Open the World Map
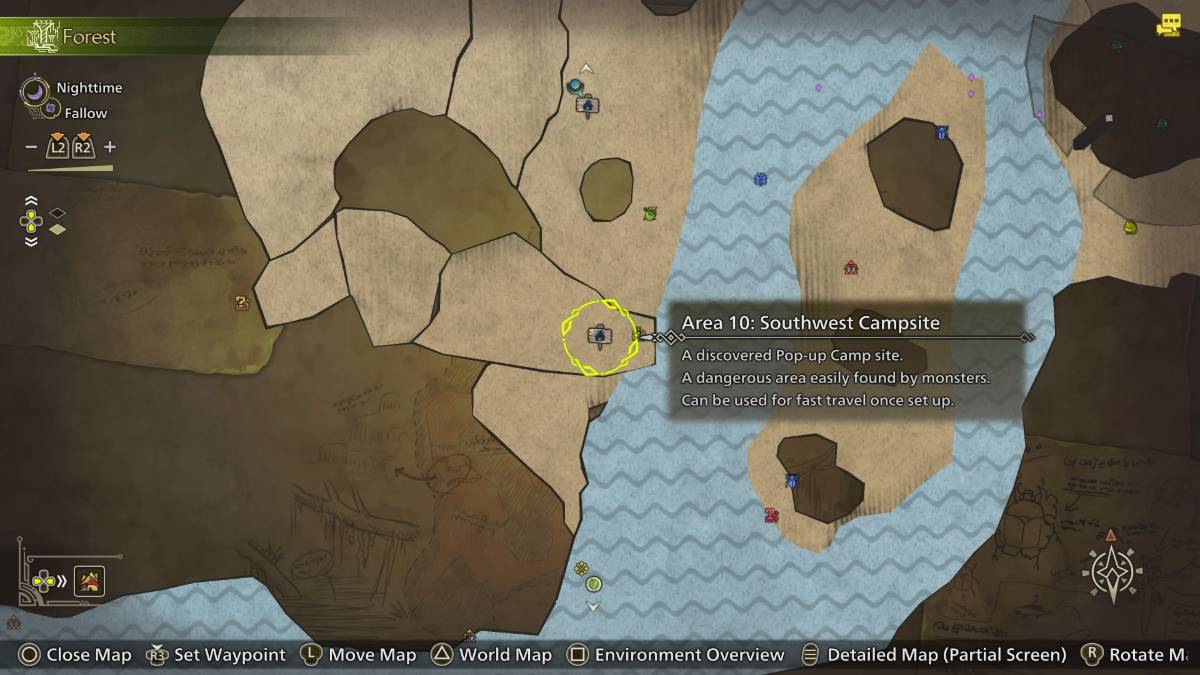Screen dimensions: 1200x675 click(x=491, y=655)
